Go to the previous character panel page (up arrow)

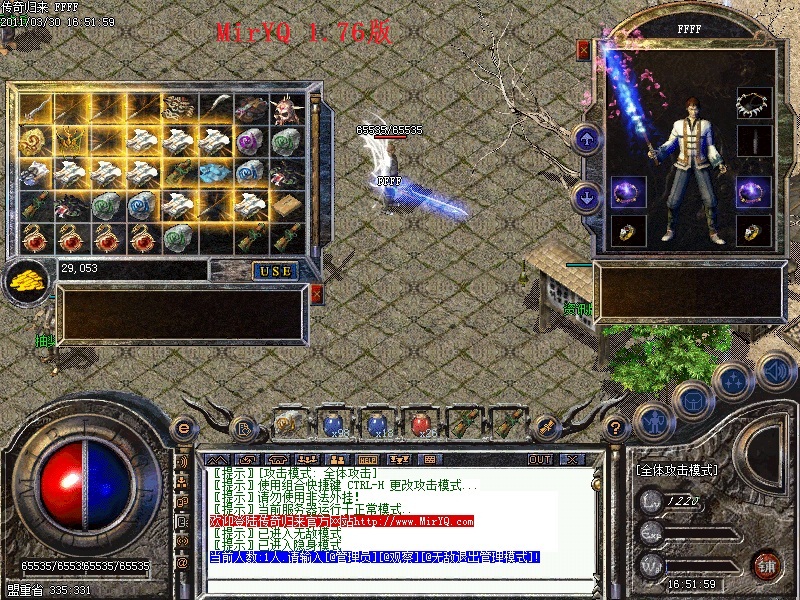587,139
